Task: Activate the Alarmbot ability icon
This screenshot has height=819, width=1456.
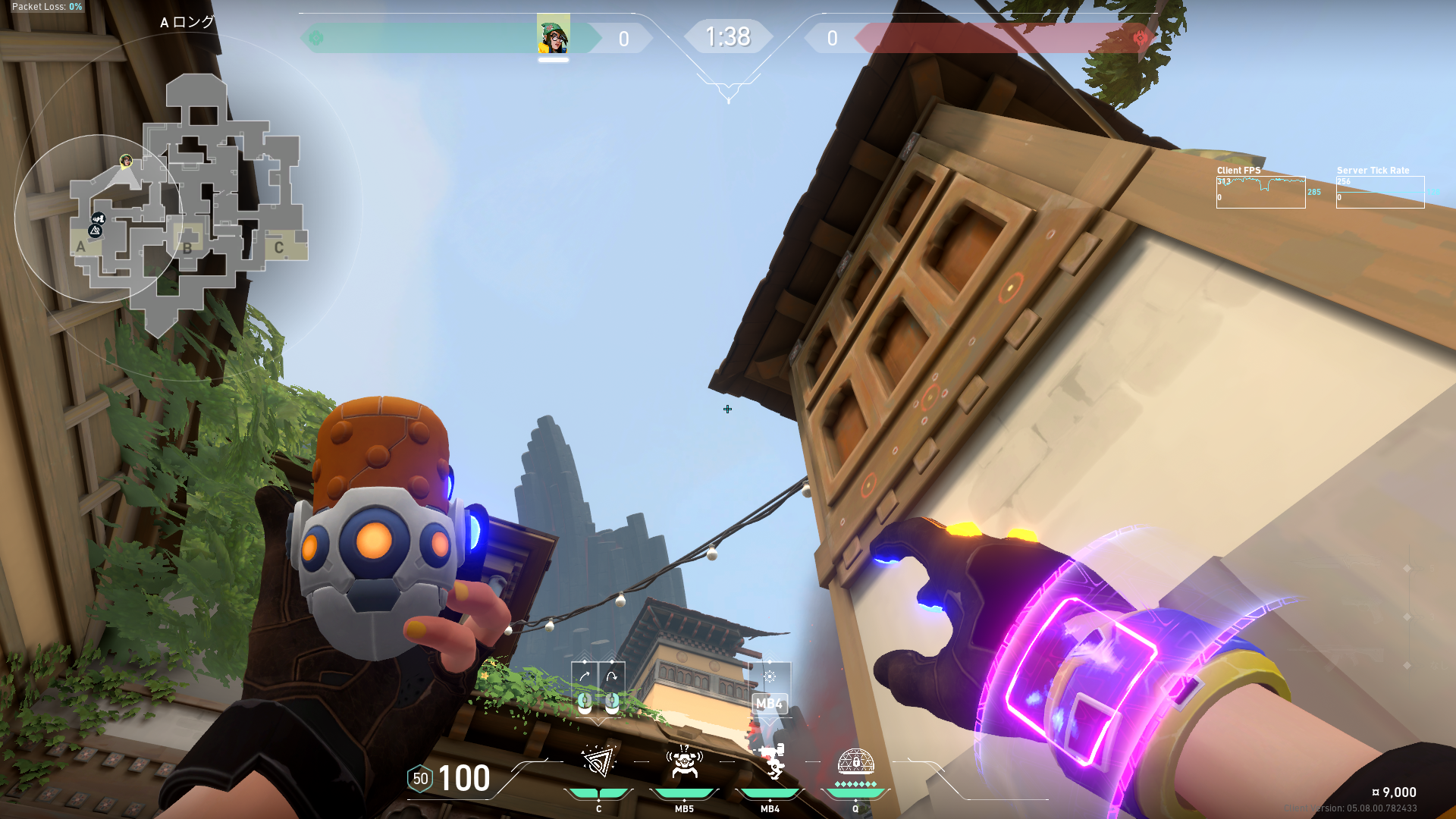Action: 684,761
